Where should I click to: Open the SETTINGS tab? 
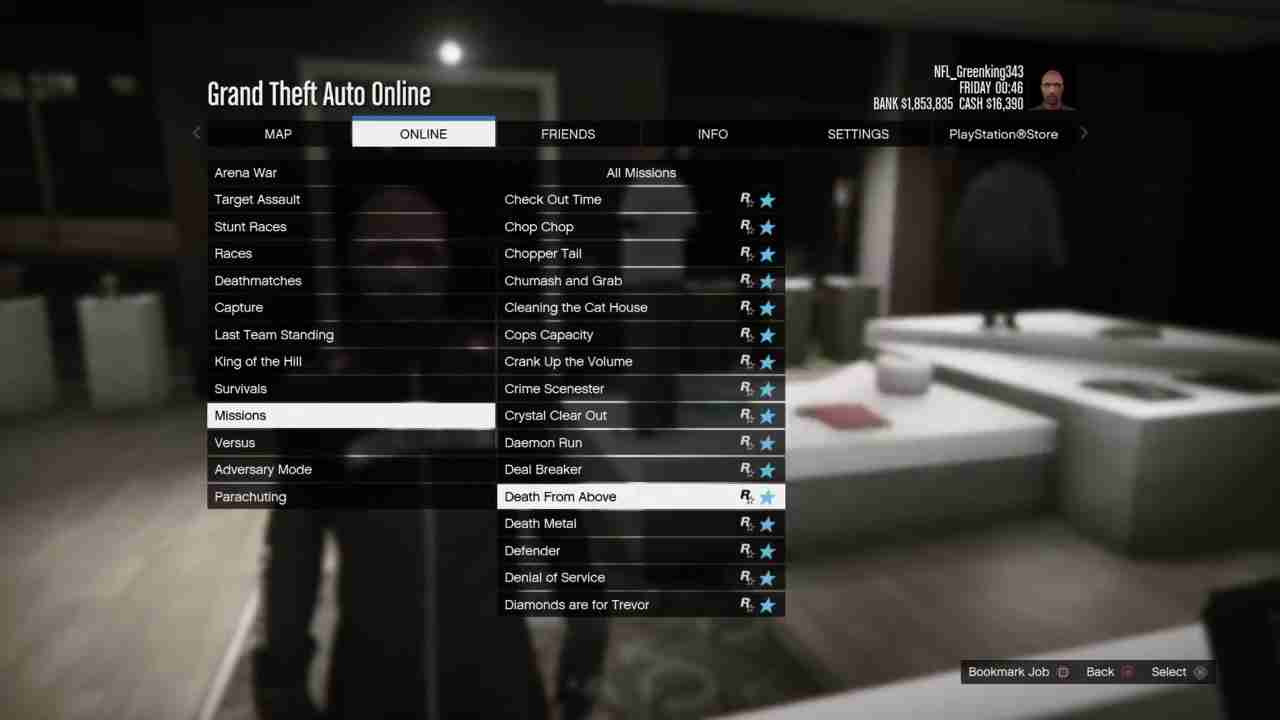858,133
